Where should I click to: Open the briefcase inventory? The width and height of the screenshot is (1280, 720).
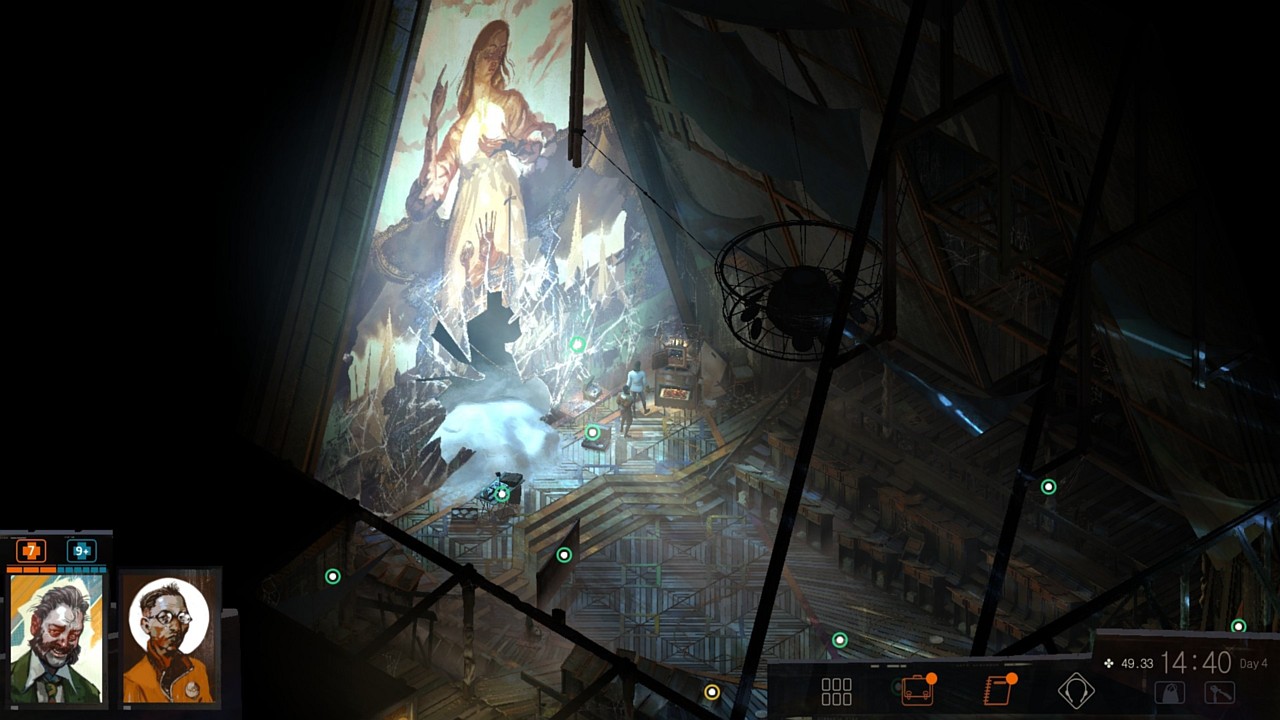916,691
